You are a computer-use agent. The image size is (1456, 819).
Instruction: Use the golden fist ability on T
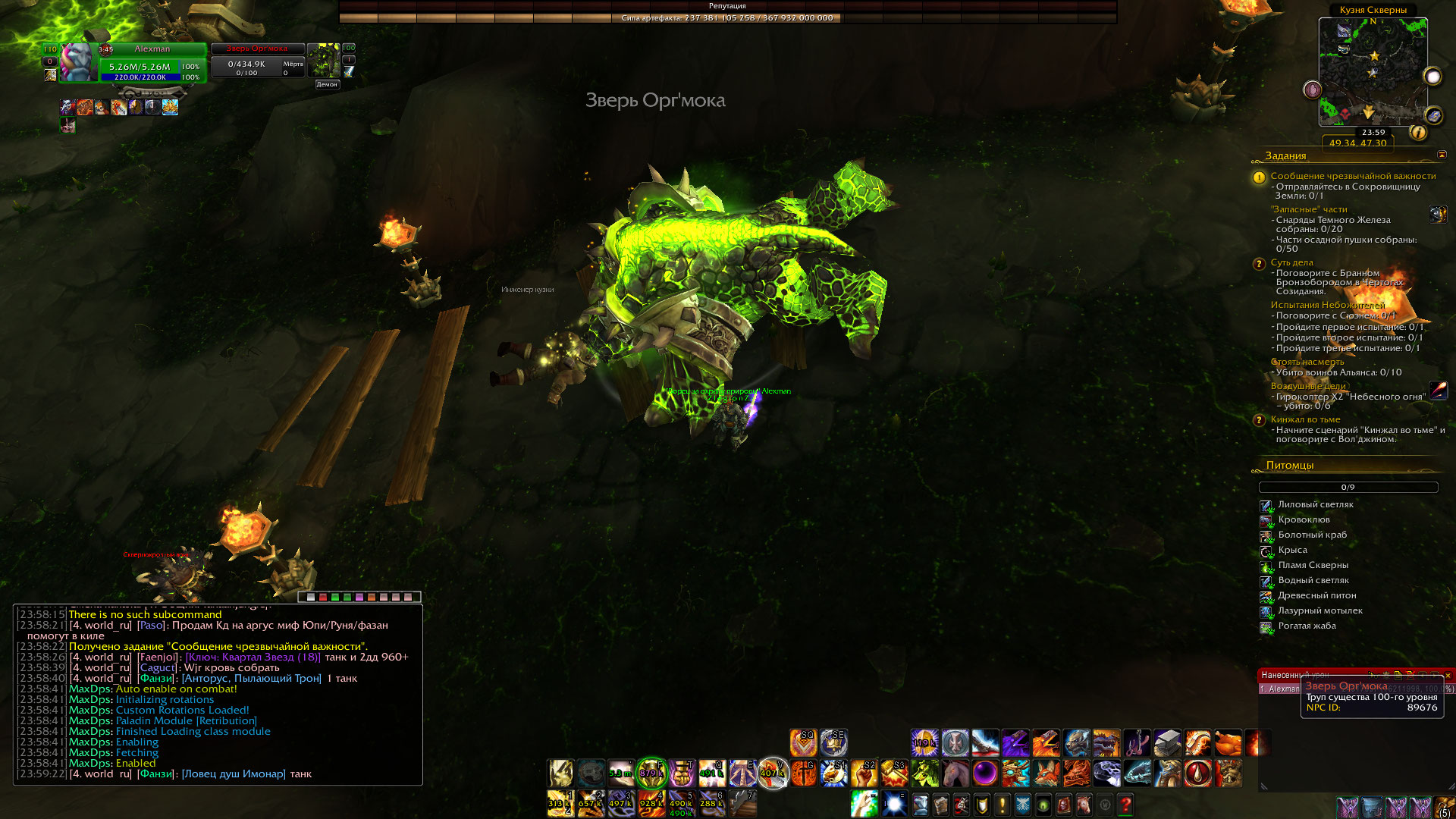click(682, 773)
